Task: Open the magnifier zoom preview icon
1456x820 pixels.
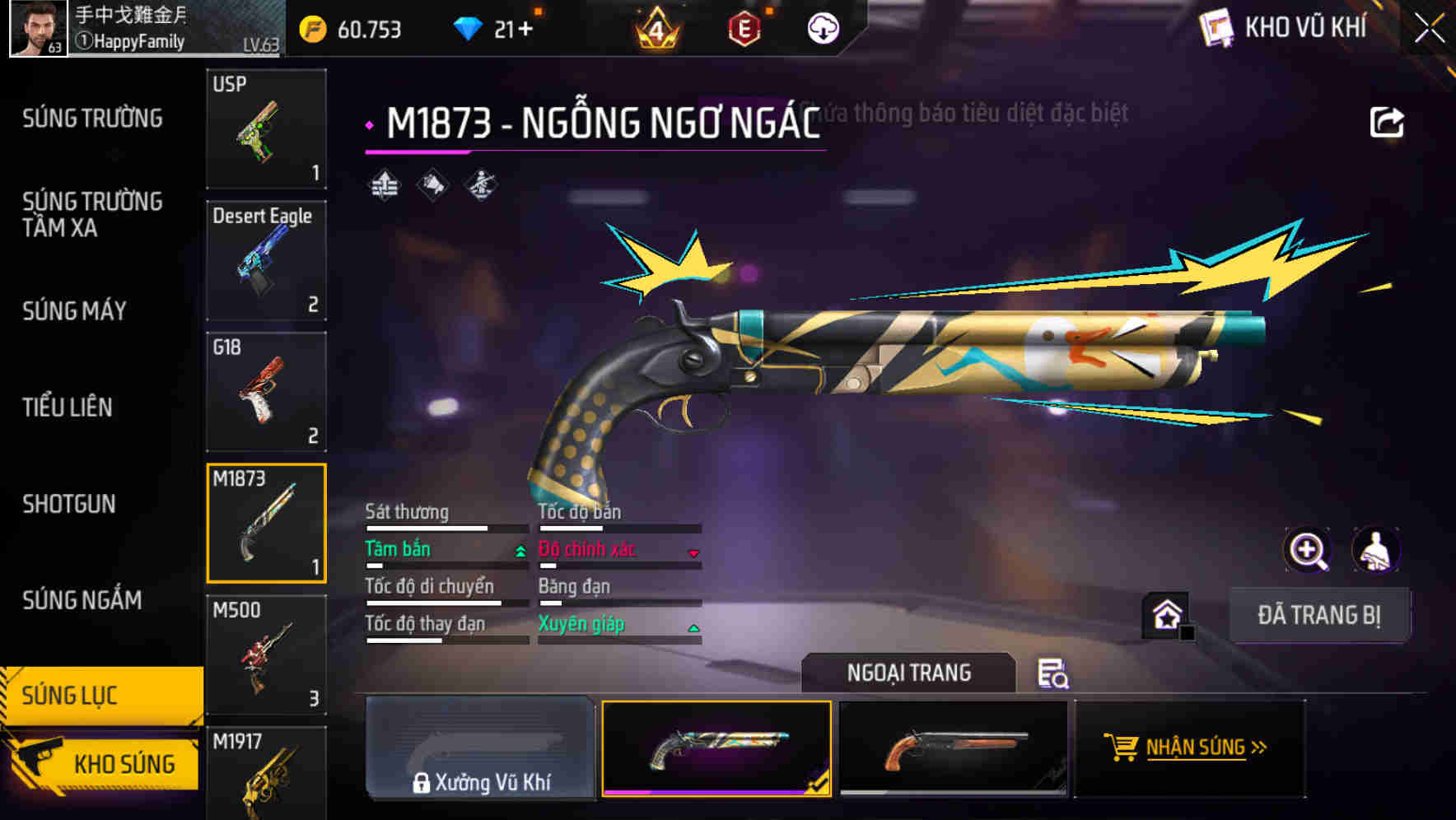Action: (1309, 549)
